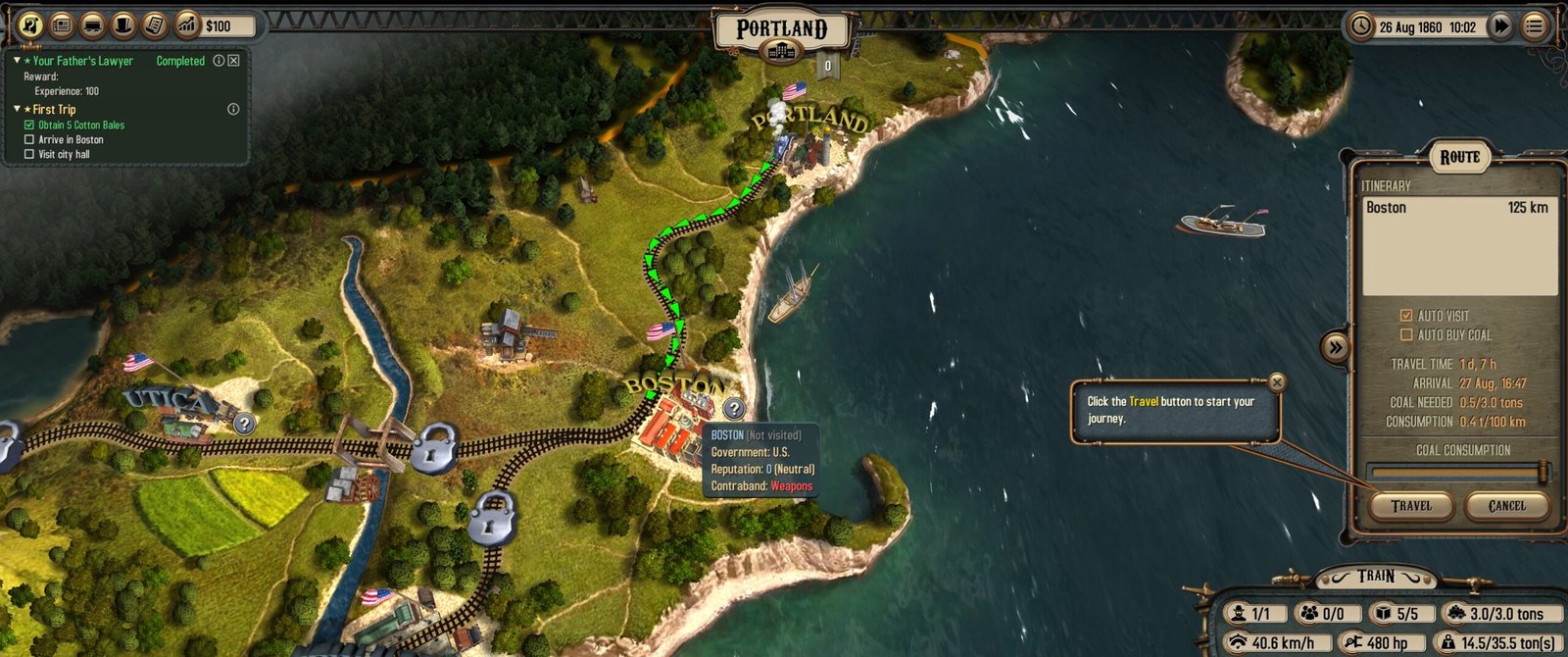Show the finance statistics chart icon
The height and width of the screenshot is (657, 1568).
(x=186, y=25)
